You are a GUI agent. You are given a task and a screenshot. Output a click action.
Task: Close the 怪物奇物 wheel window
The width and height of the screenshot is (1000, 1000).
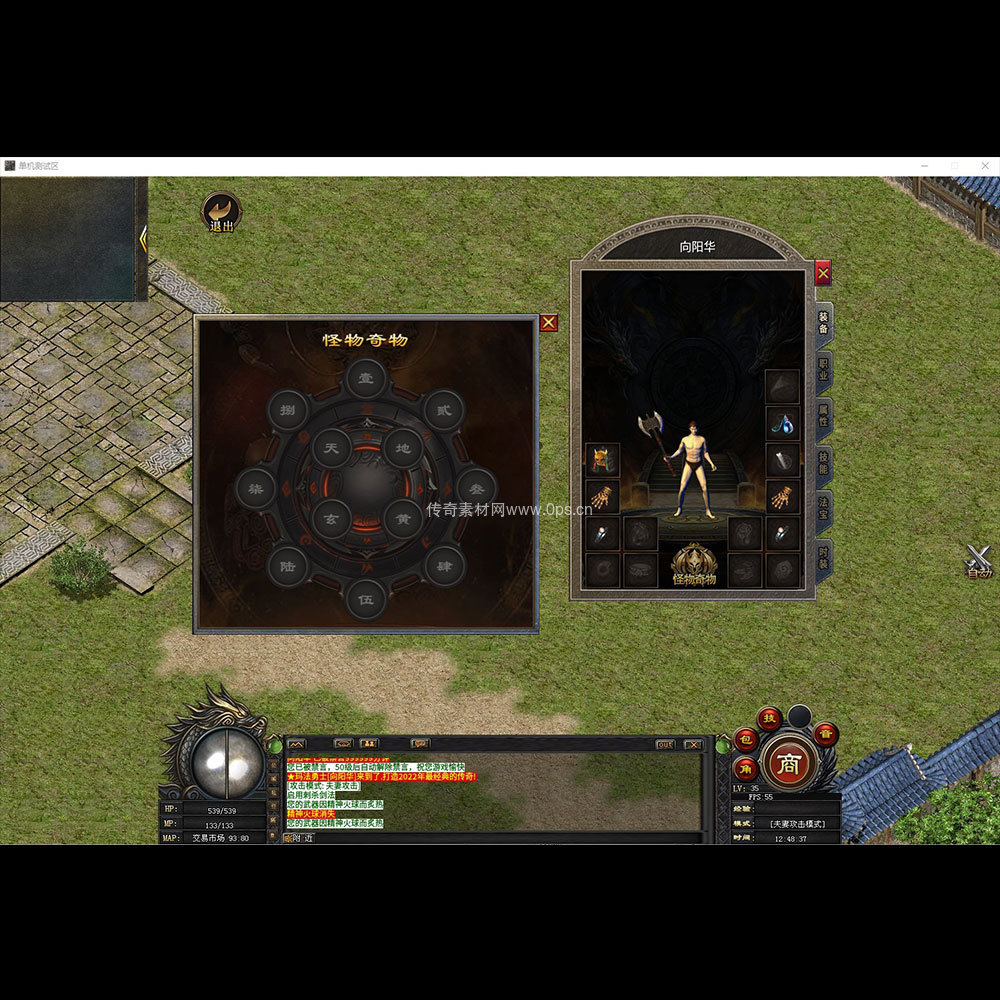coord(548,323)
